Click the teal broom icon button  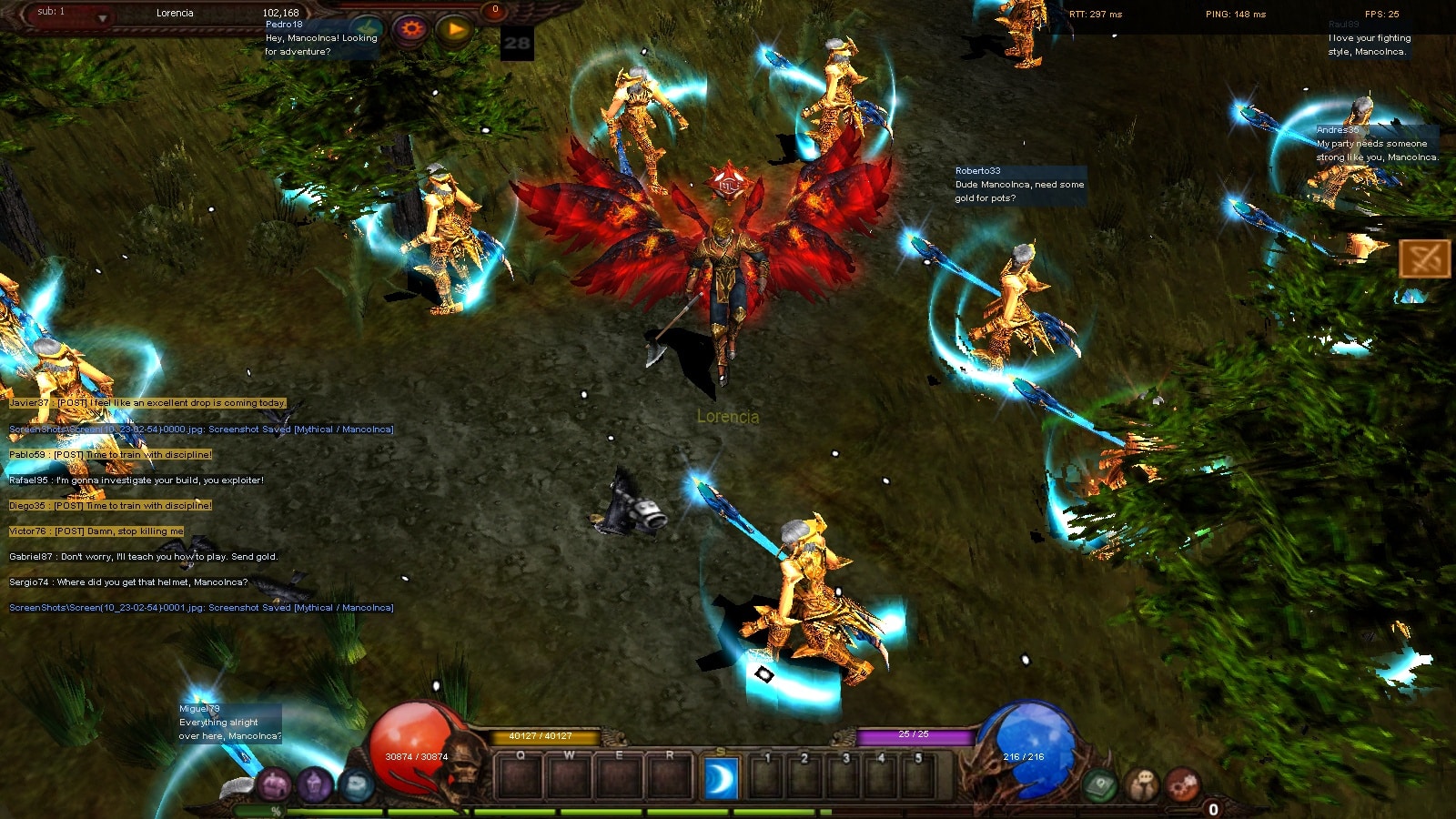(367, 29)
